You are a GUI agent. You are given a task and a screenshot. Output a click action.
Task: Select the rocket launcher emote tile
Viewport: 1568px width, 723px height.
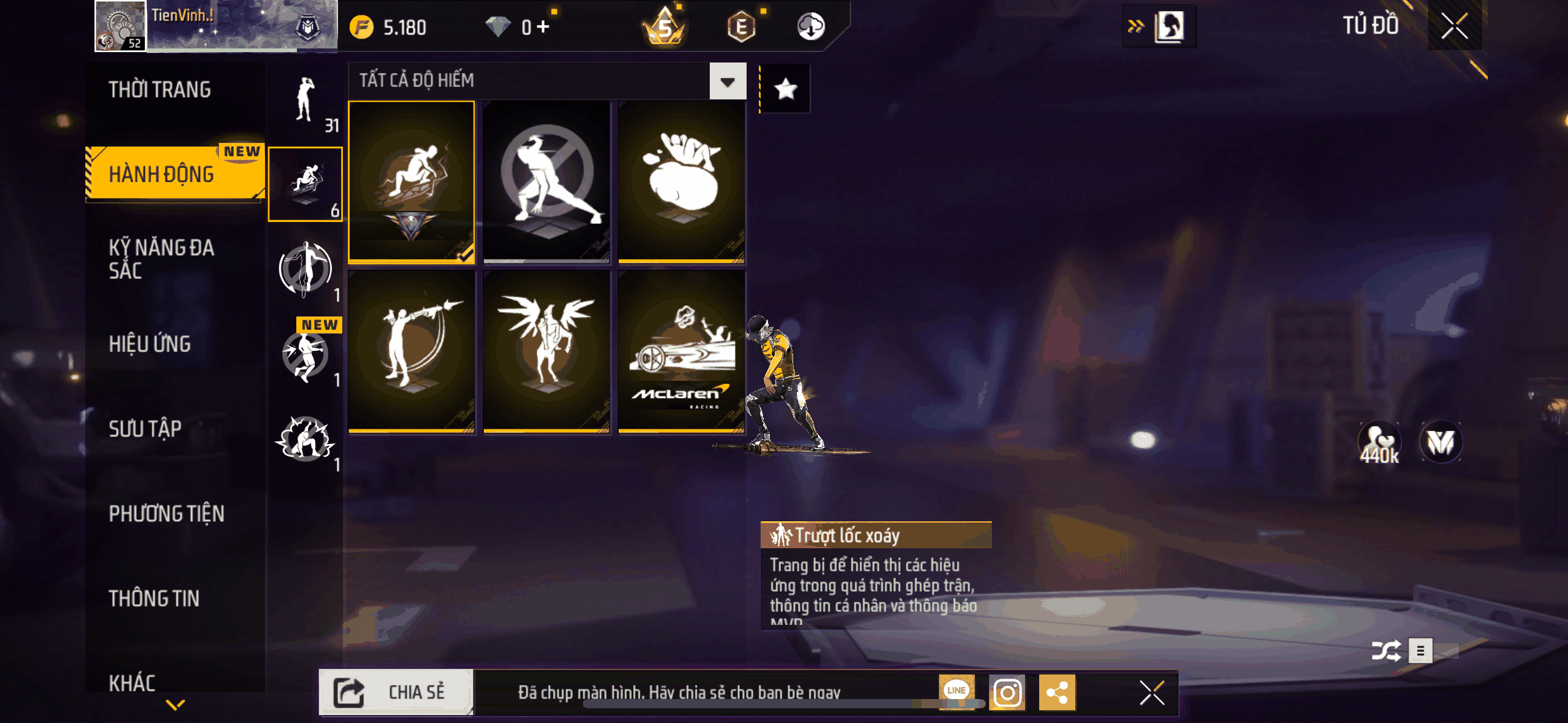tap(412, 352)
